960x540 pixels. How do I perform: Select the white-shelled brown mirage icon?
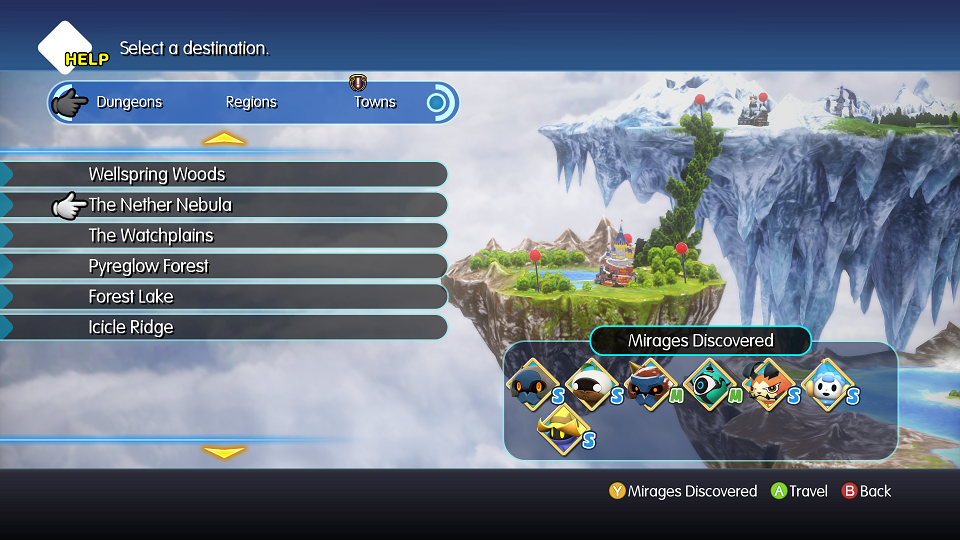click(590, 384)
